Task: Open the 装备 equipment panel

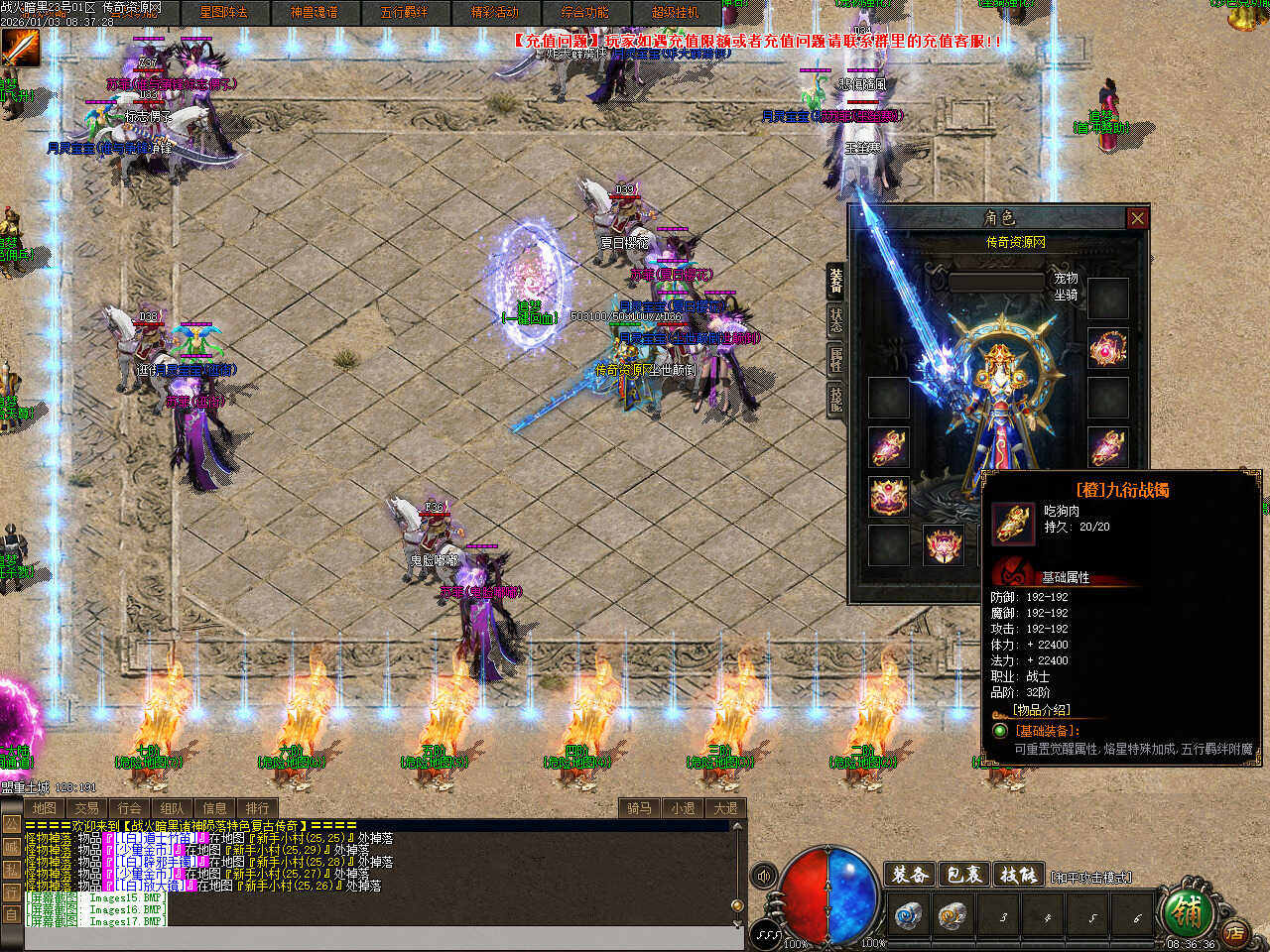Action: pyautogui.click(x=909, y=875)
